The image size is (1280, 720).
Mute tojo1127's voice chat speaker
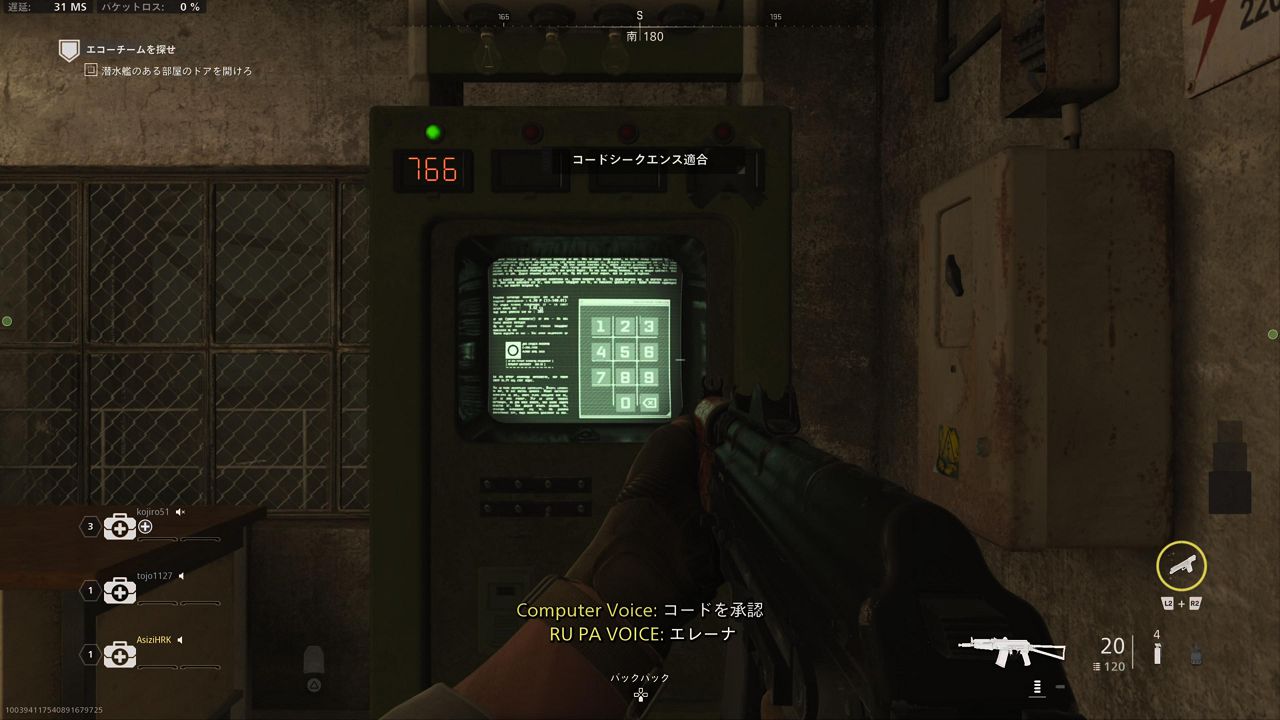coord(181,575)
